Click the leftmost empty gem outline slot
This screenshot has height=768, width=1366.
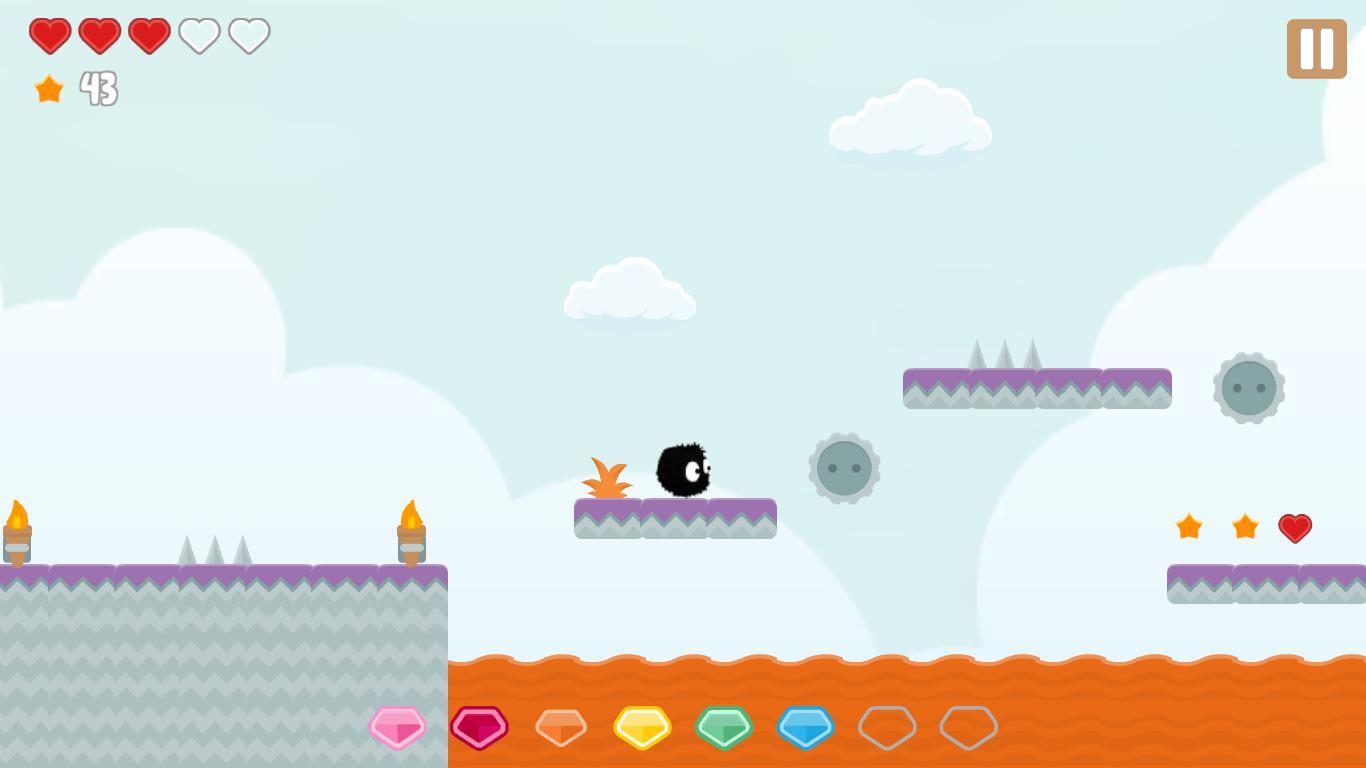tap(886, 728)
